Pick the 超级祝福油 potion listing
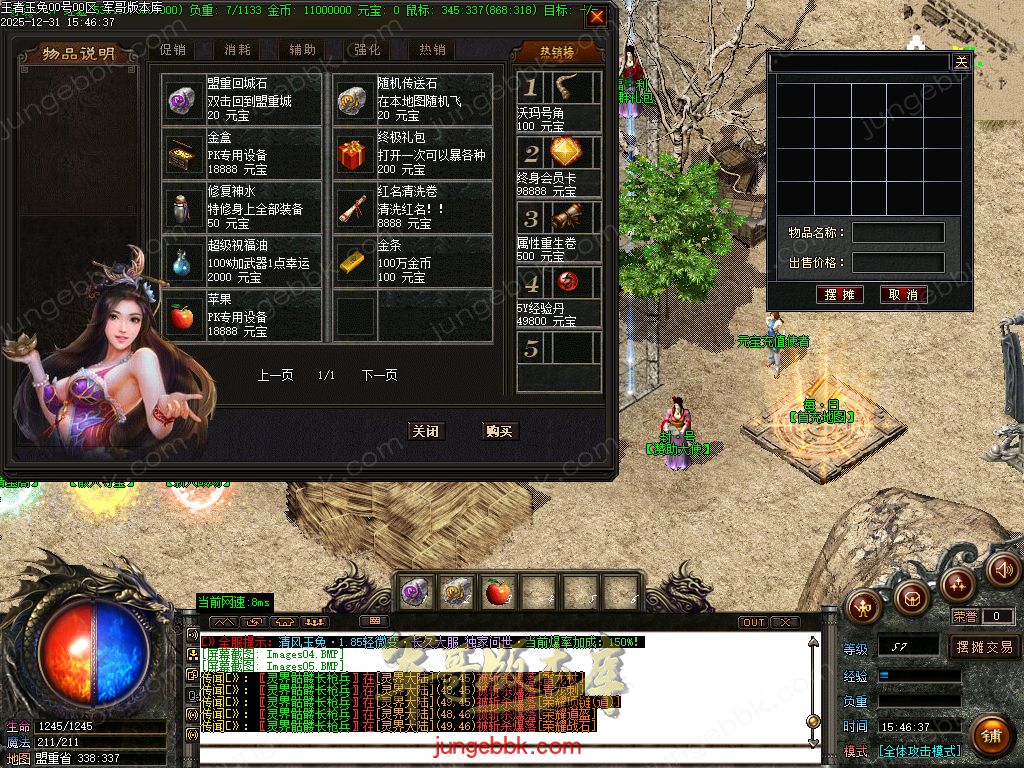The image size is (1024, 768). [x=241, y=262]
